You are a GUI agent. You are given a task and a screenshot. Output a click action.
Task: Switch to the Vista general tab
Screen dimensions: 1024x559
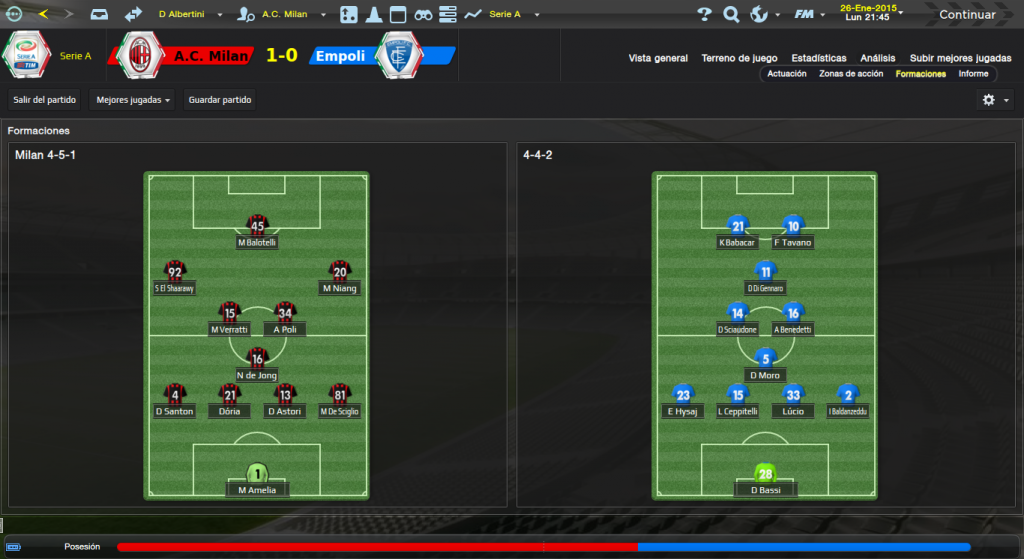(658, 58)
